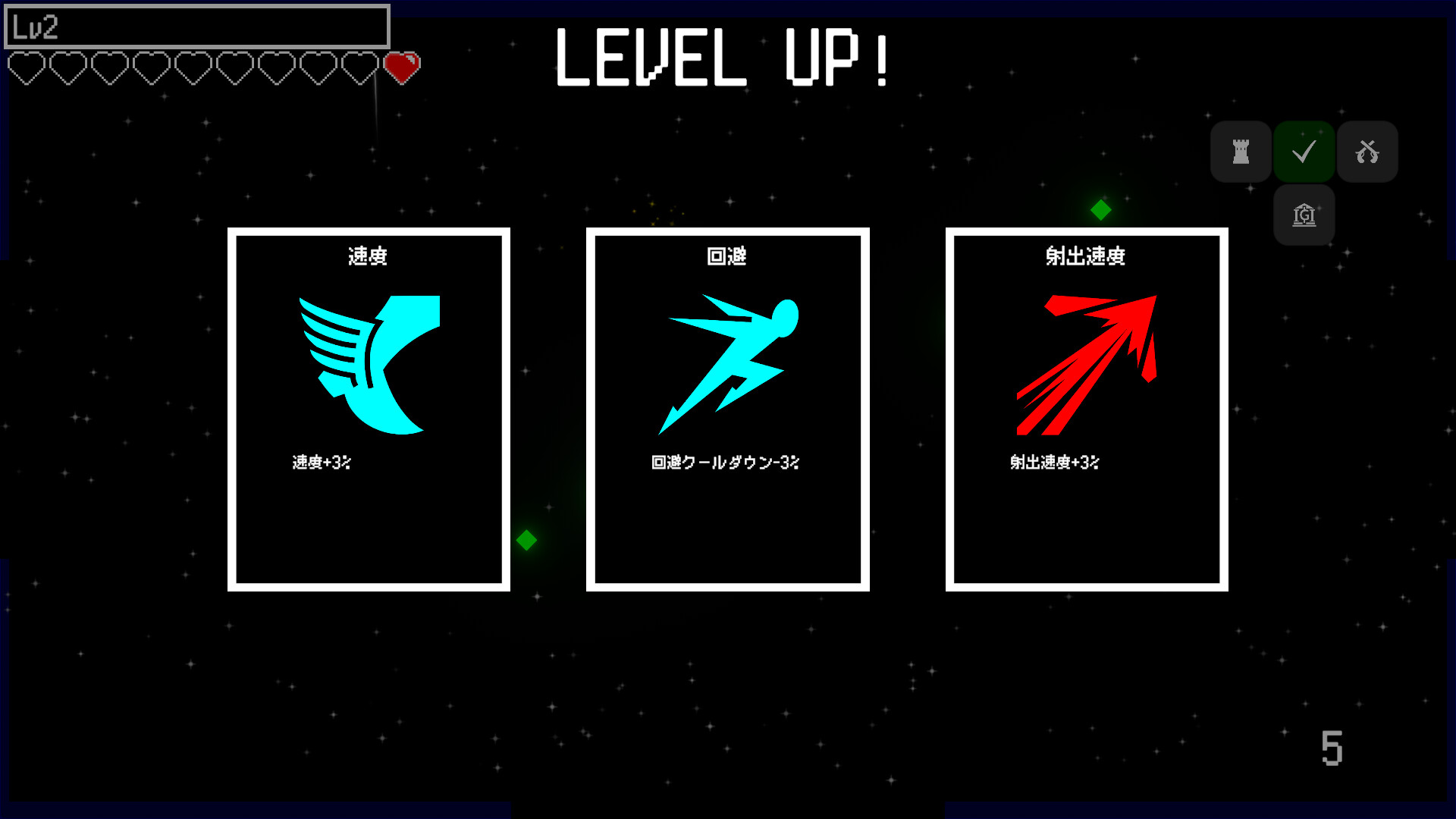This screenshot has width=1456, height=819.
Task: Click the crossed pistols icon
Action: tap(1367, 151)
